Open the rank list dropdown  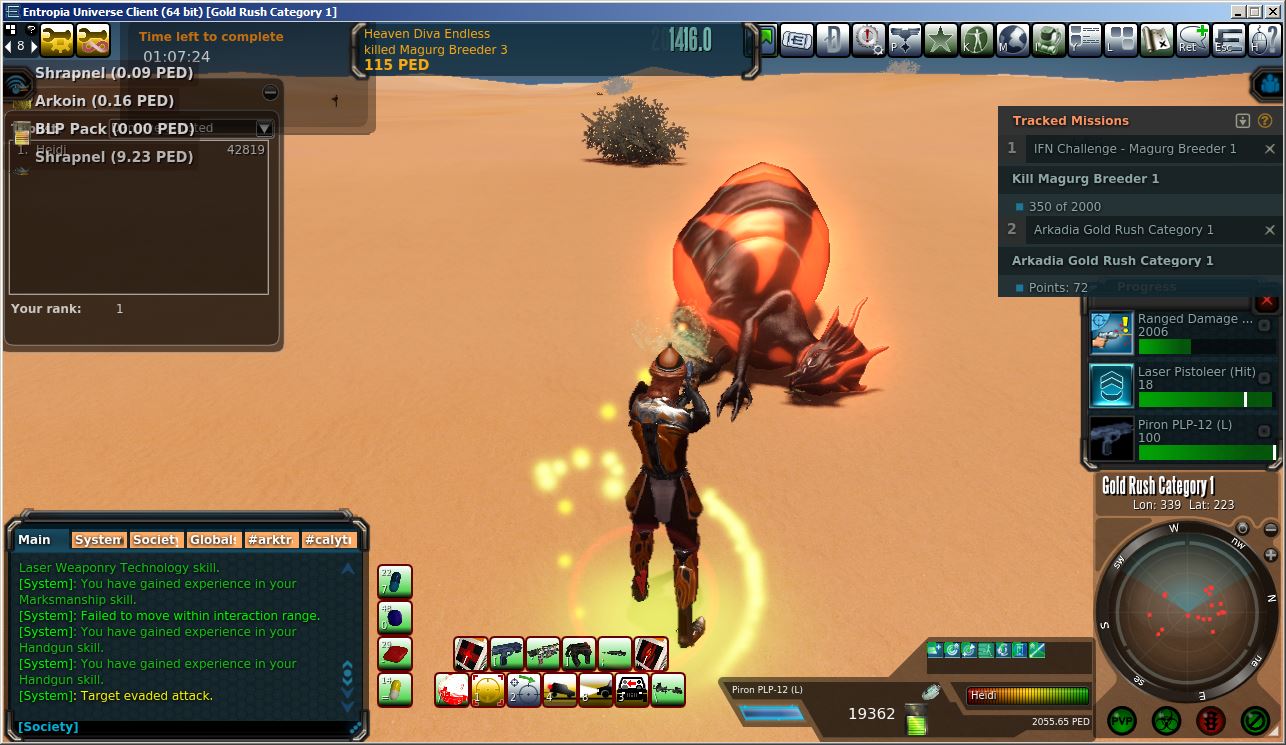click(x=264, y=128)
